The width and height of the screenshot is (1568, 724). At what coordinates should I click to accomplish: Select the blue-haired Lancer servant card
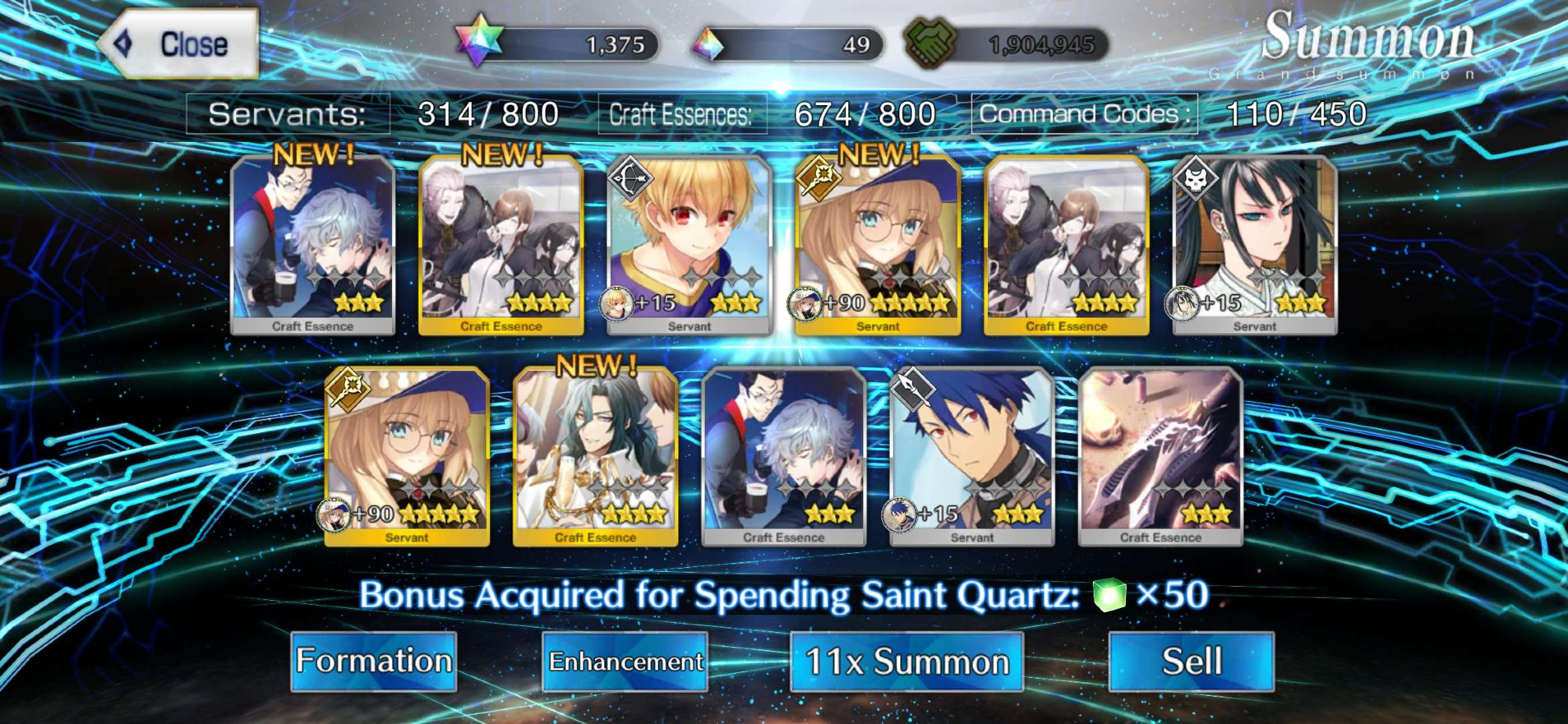tap(971, 457)
